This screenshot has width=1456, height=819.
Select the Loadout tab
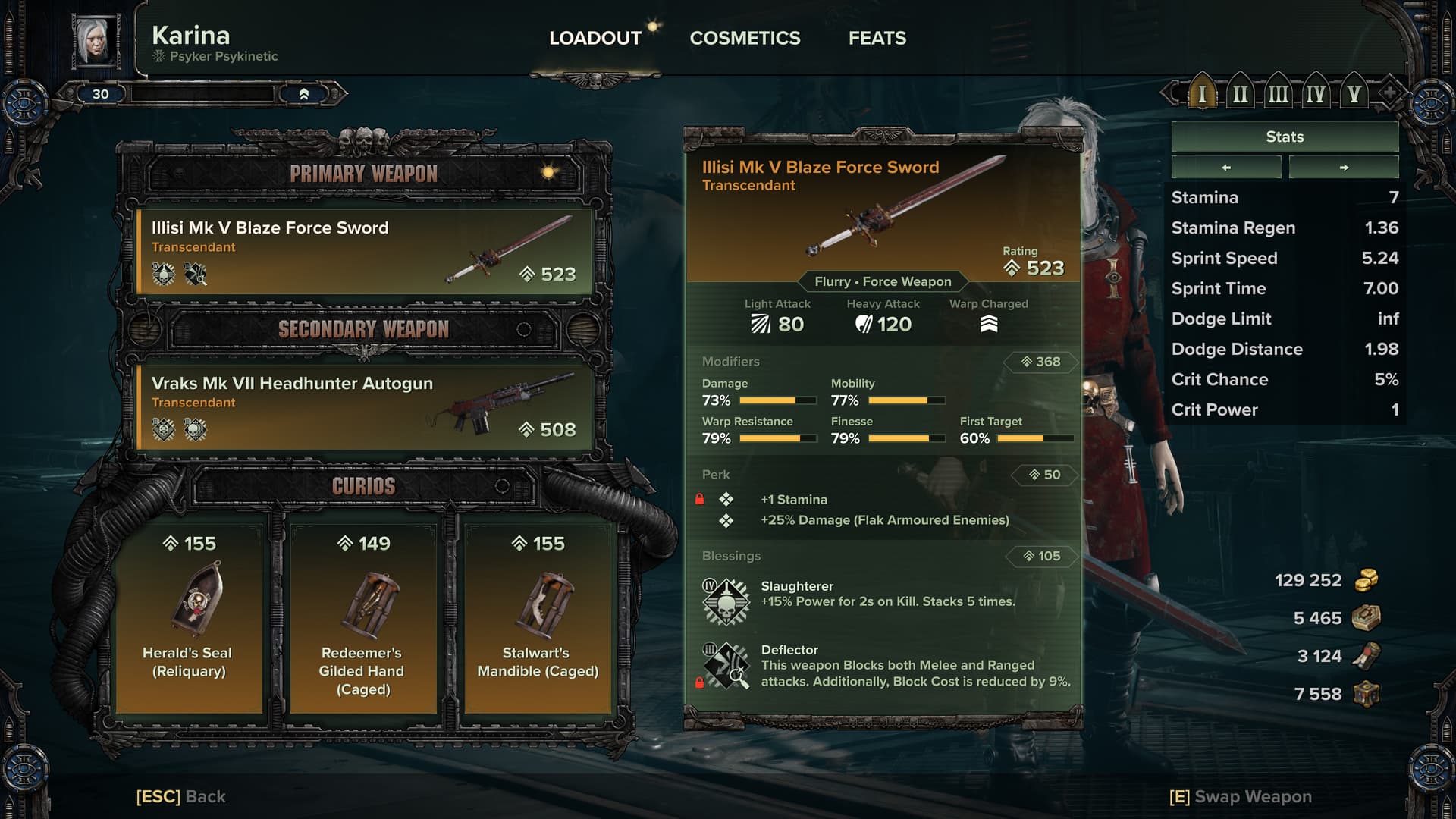[595, 38]
